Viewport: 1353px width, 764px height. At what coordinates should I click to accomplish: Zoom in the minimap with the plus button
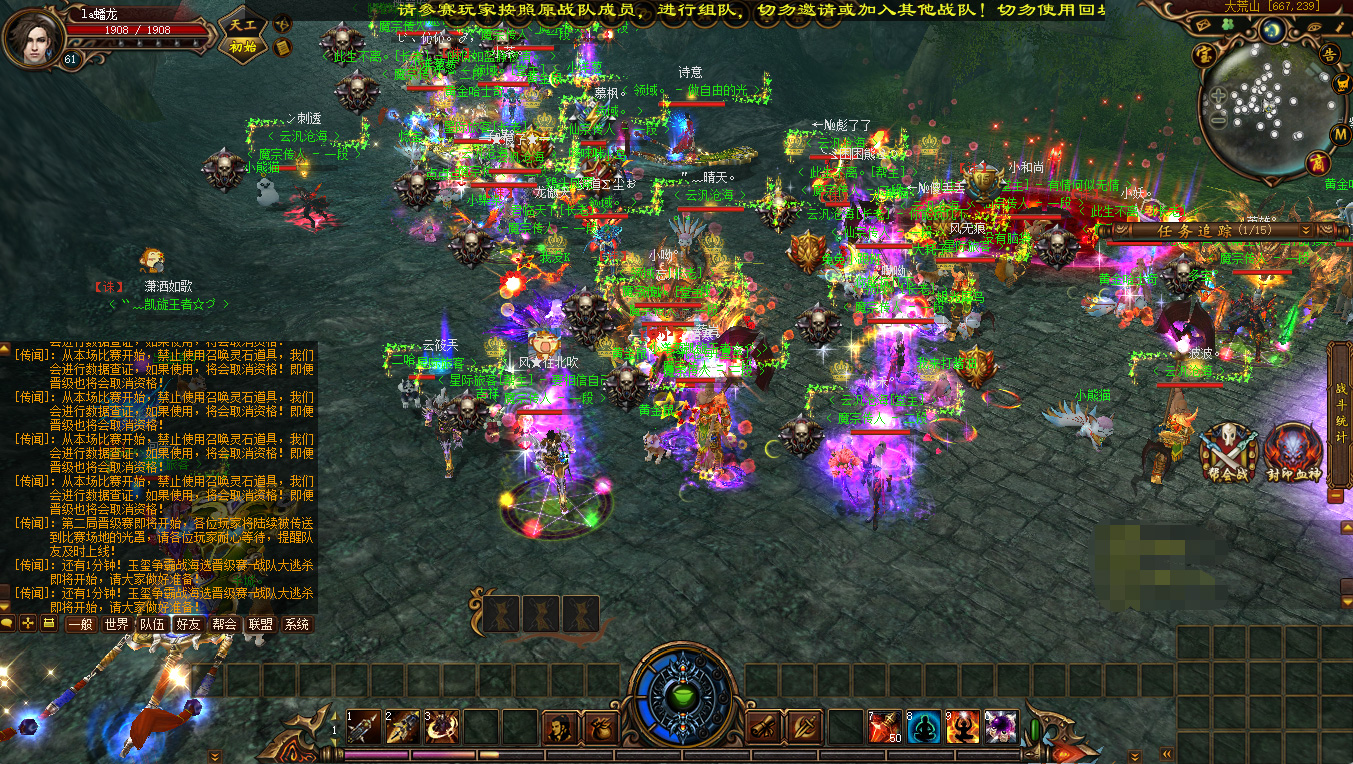click(1218, 96)
